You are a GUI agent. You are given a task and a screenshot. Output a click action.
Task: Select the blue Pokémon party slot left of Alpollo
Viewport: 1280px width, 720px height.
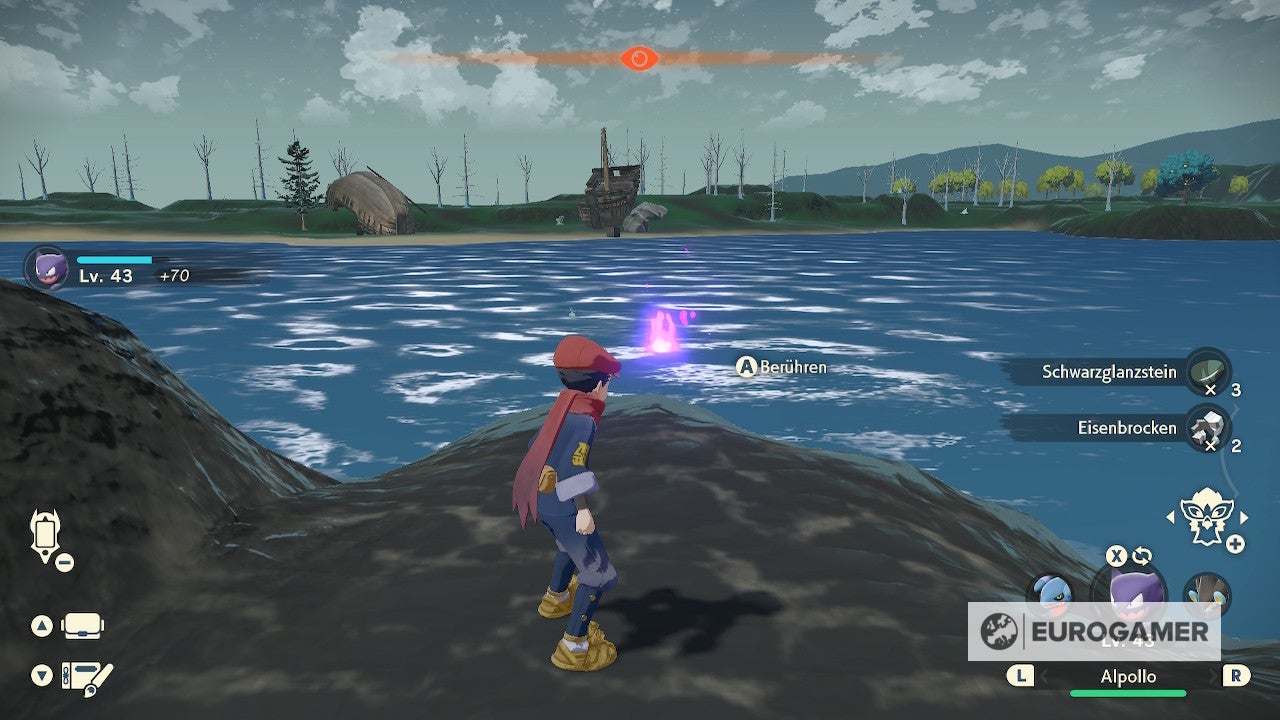point(1051,594)
